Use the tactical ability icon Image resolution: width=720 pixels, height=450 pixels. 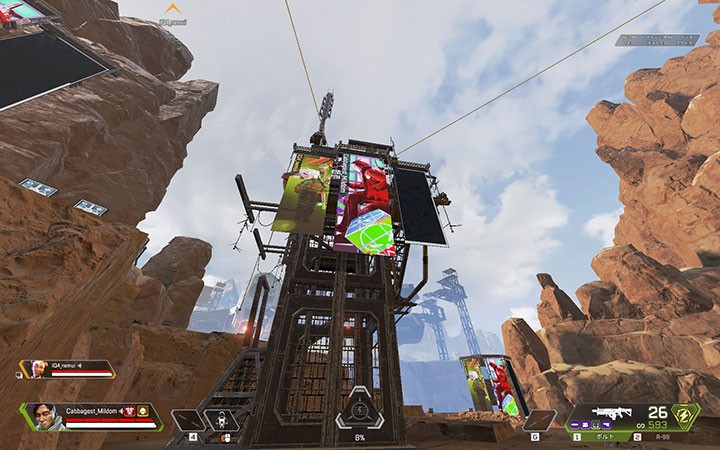pyautogui.click(x=220, y=420)
